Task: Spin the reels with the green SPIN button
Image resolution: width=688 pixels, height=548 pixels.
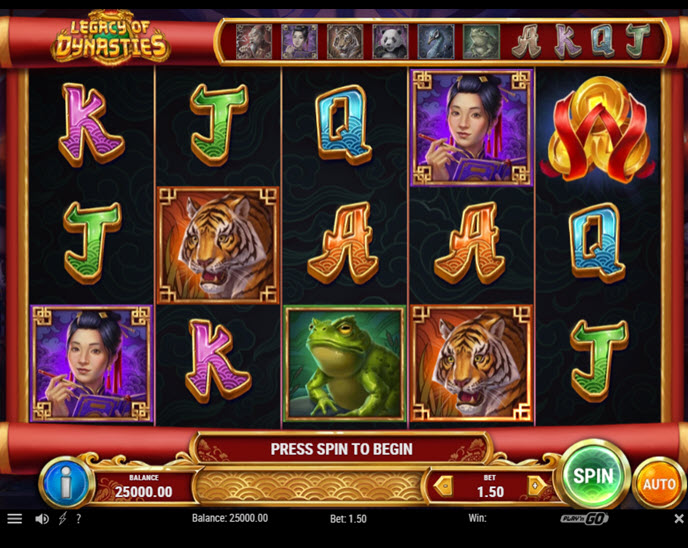Action: tap(593, 474)
